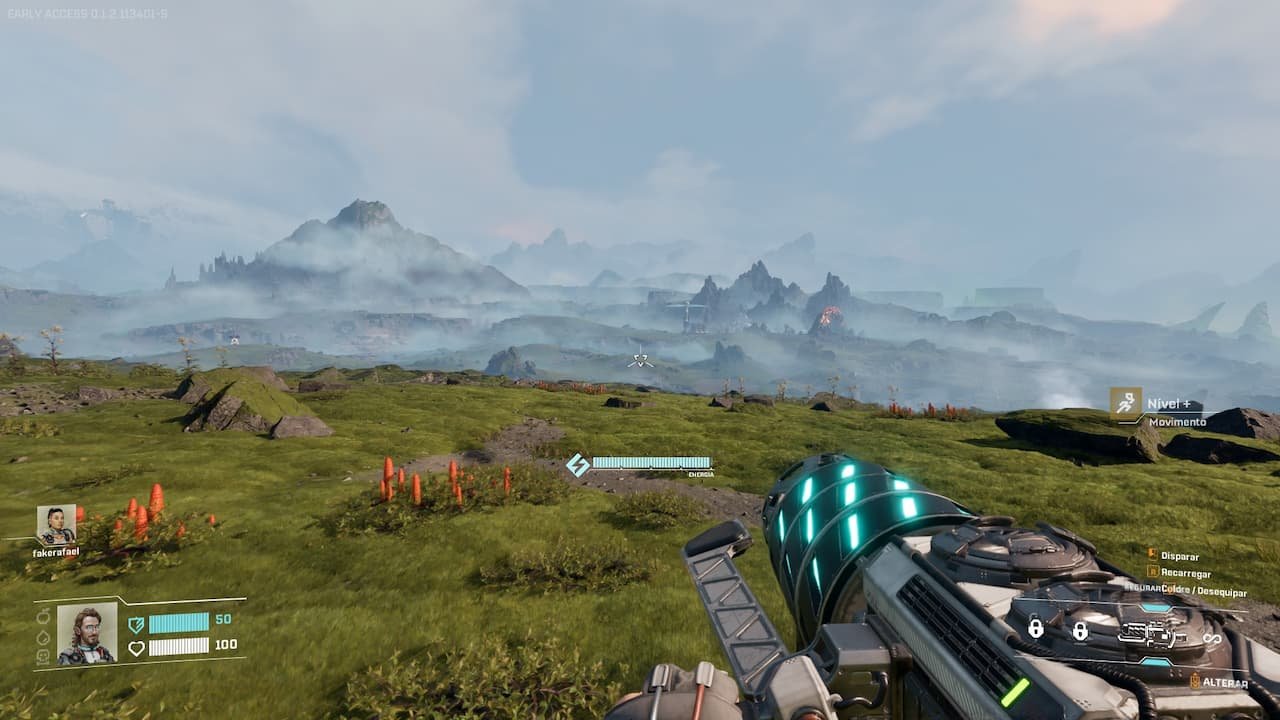Viewport: 1280px width, 720px height.
Task: Toggle the first padlock on the weapon panel
Action: 1036,629
